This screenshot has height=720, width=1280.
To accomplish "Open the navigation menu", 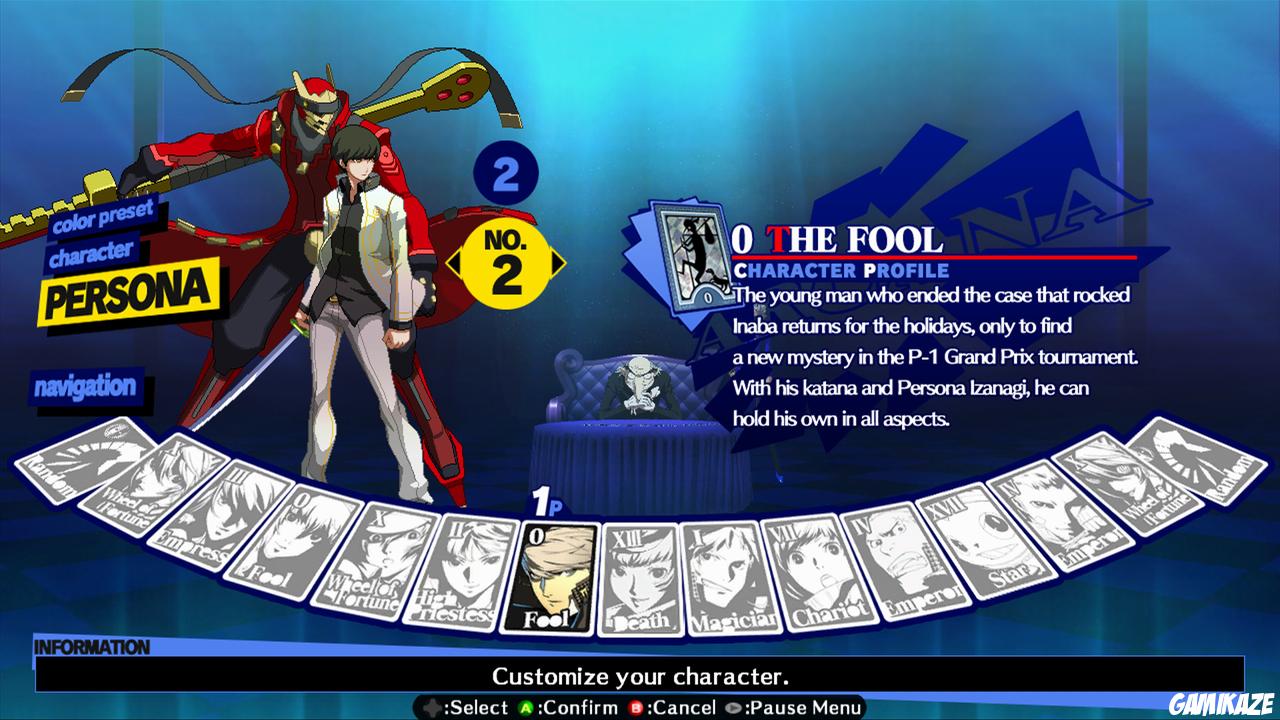I will pyautogui.click(x=88, y=384).
